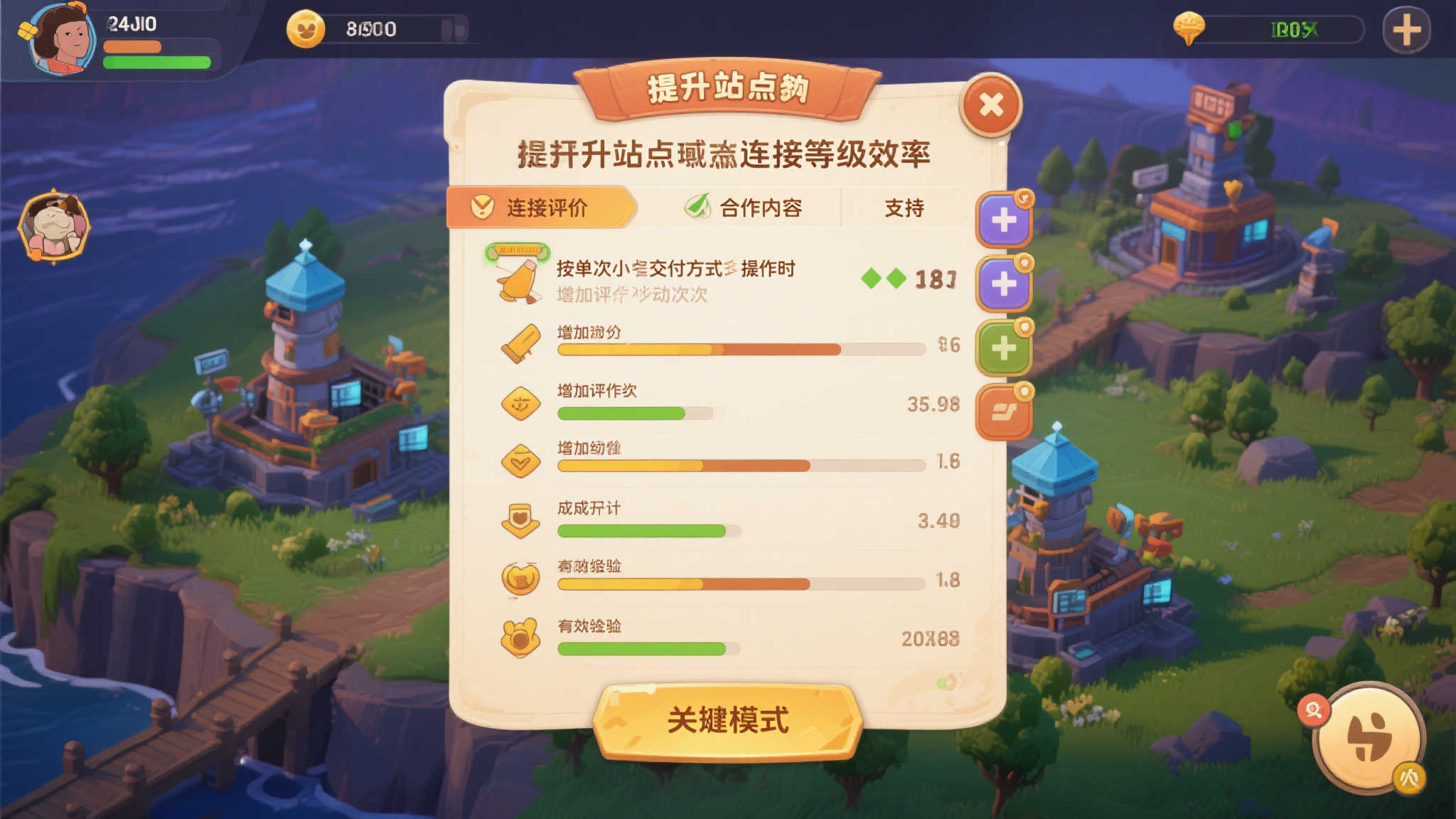This screenshot has height=819, width=1456.
Task: Click the purple plus button at the top of stack
Action: click(x=1005, y=220)
